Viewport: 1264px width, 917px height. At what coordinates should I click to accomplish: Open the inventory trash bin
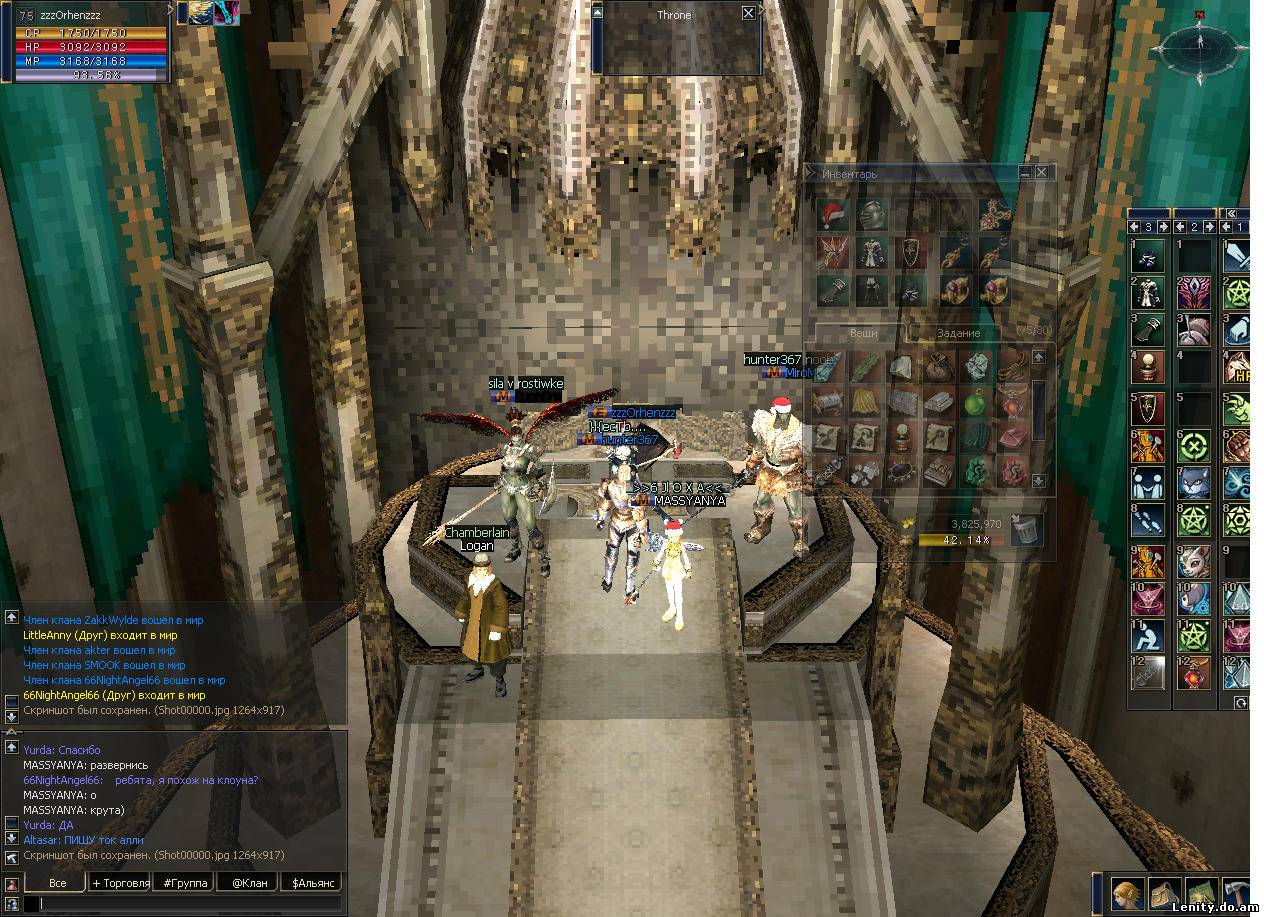(1024, 531)
